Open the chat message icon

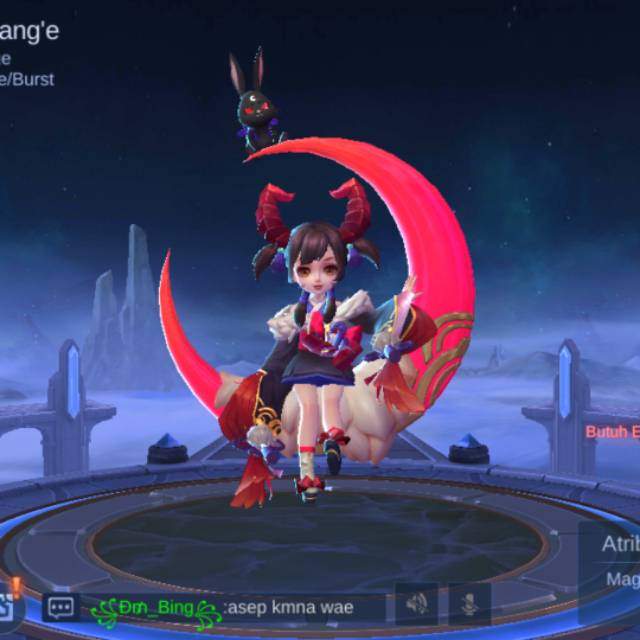(x=61, y=607)
